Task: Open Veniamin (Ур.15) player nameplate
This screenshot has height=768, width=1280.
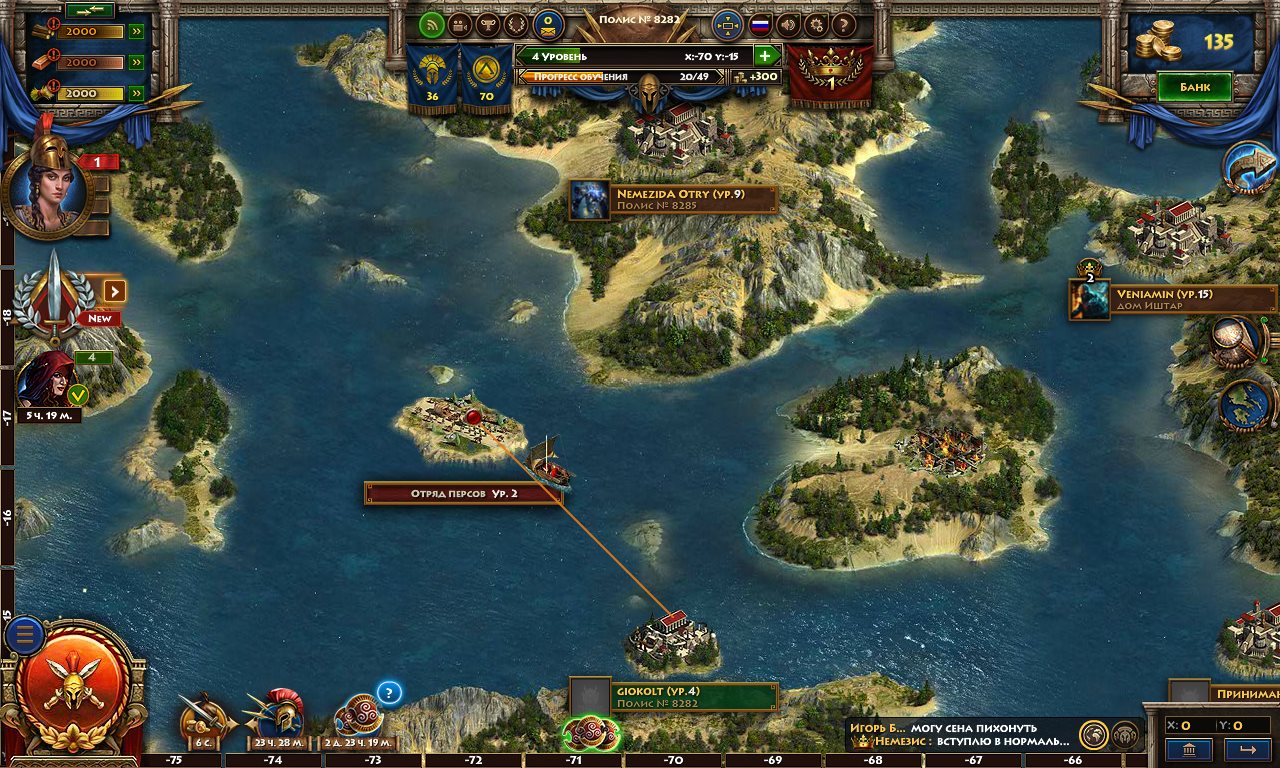Action: (x=1172, y=299)
